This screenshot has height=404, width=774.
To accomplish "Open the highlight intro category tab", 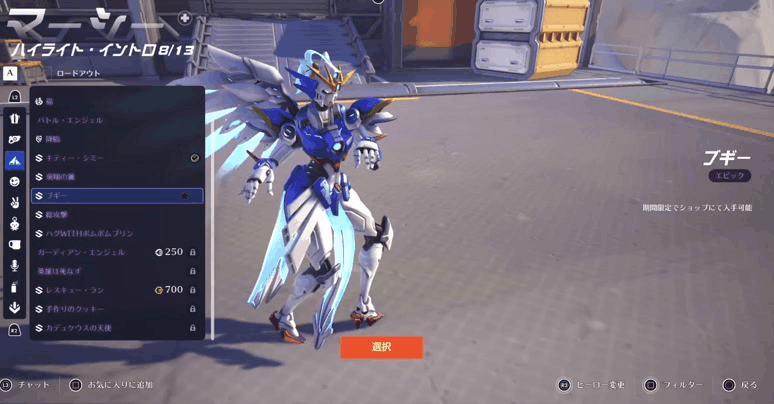I will tap(15, 160).
